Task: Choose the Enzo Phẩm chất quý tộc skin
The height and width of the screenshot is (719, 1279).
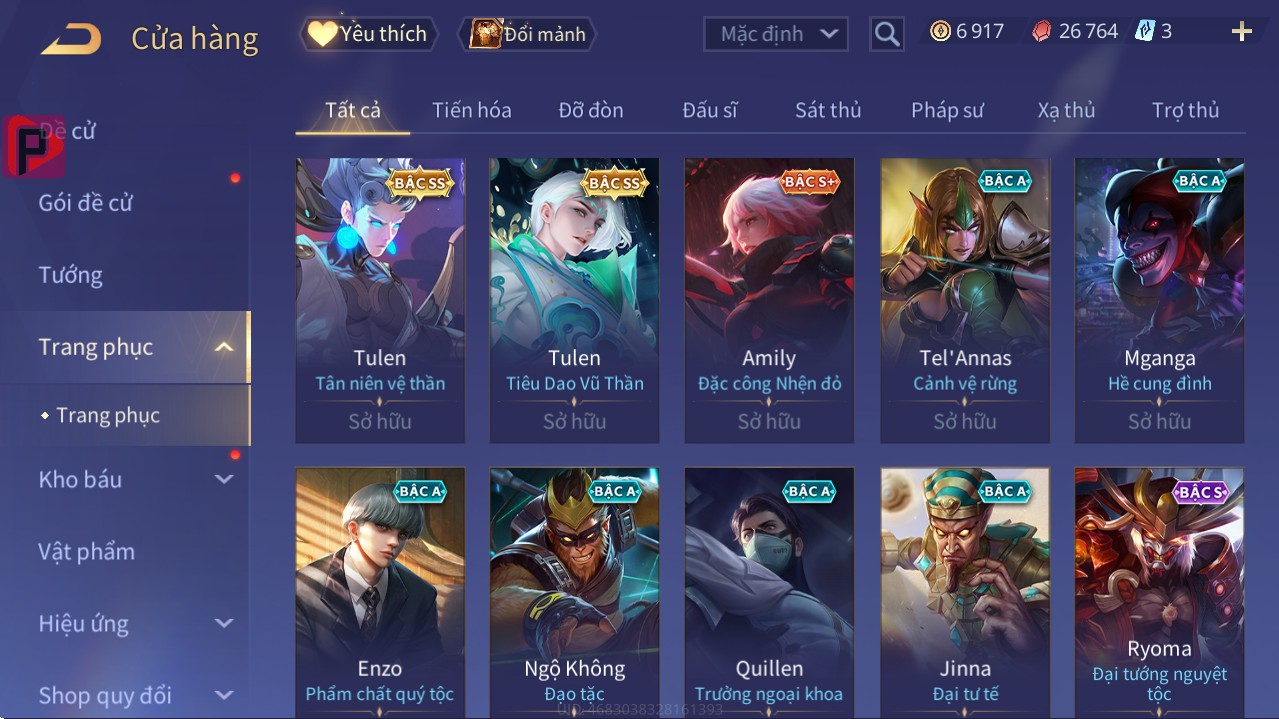Action: (380, 590)
